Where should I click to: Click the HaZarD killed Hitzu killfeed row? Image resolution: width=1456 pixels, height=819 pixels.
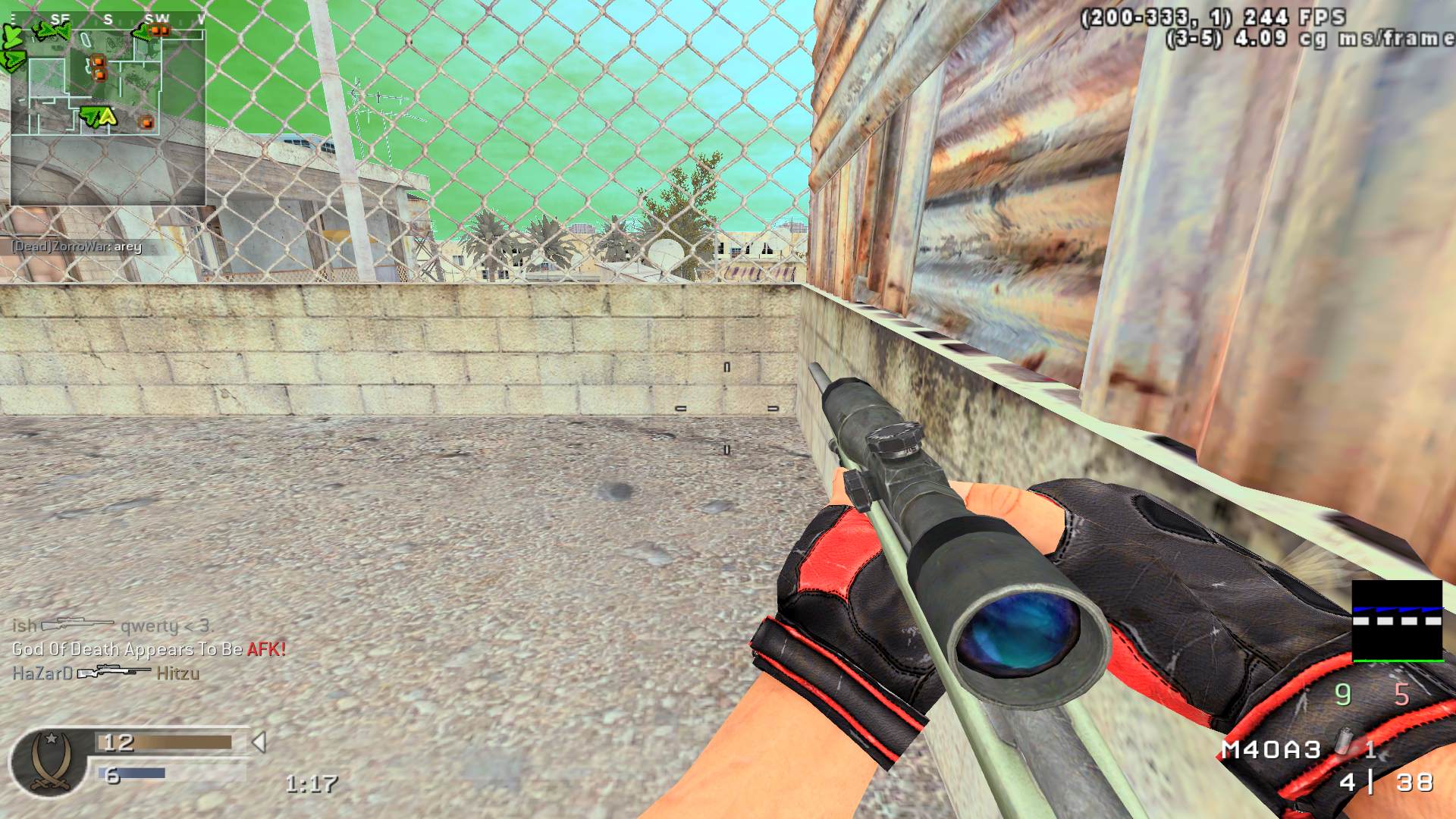tap(106, 673)
